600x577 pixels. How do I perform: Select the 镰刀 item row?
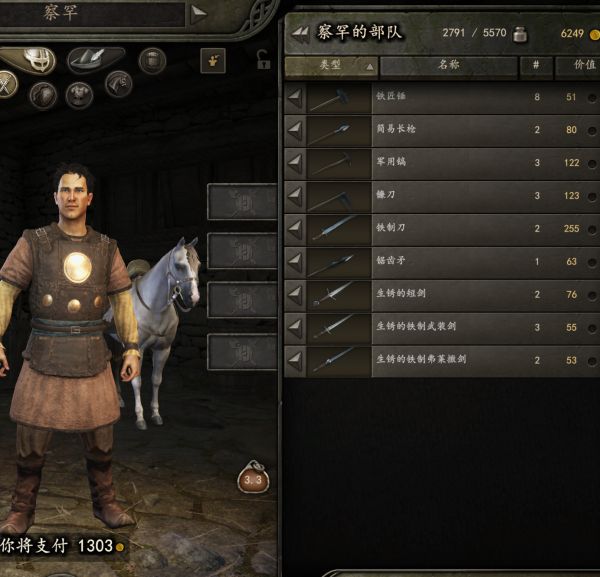(x=440, y=196)
